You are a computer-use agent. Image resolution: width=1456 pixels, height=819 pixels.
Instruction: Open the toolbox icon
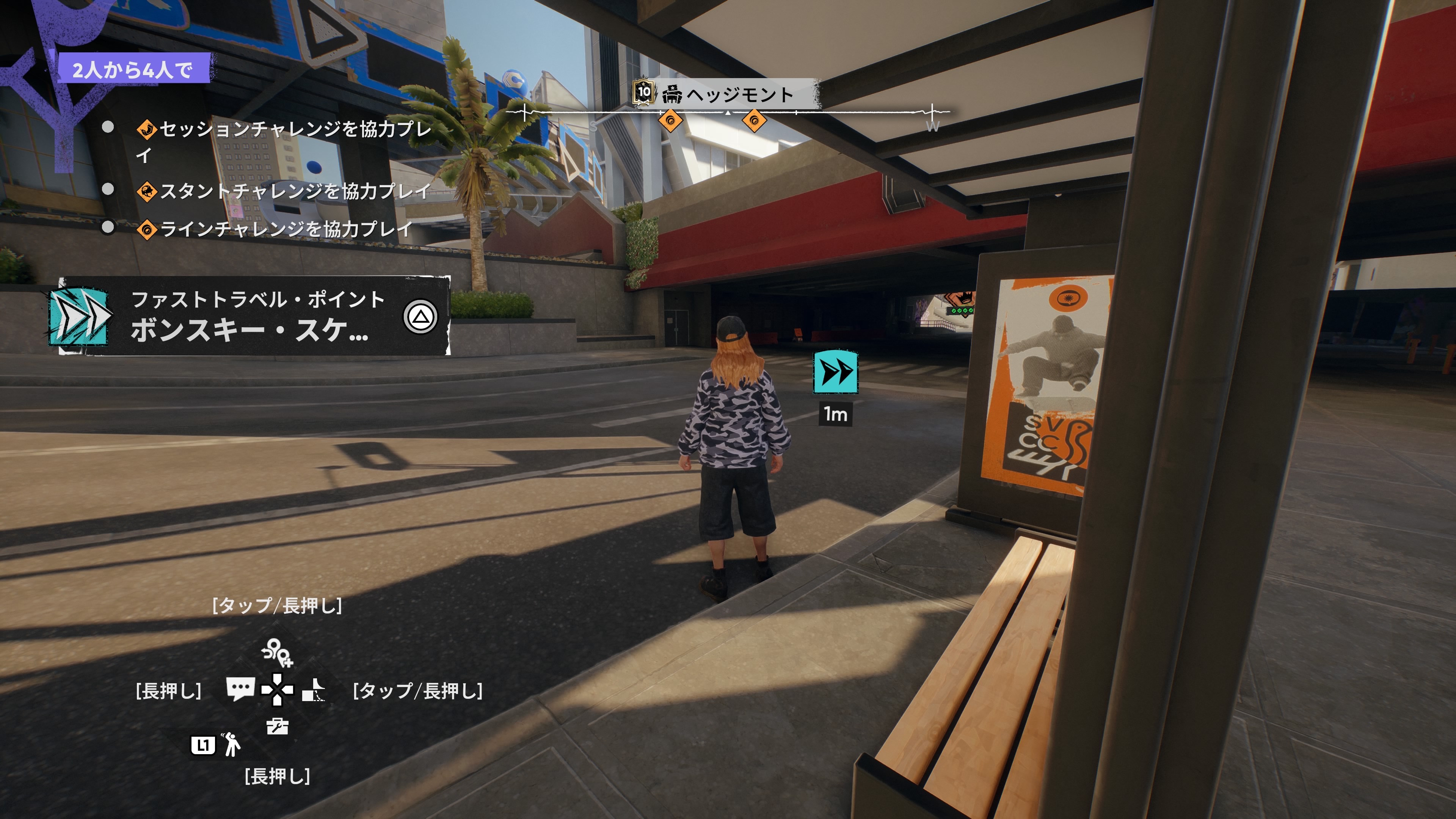(277, 726)
